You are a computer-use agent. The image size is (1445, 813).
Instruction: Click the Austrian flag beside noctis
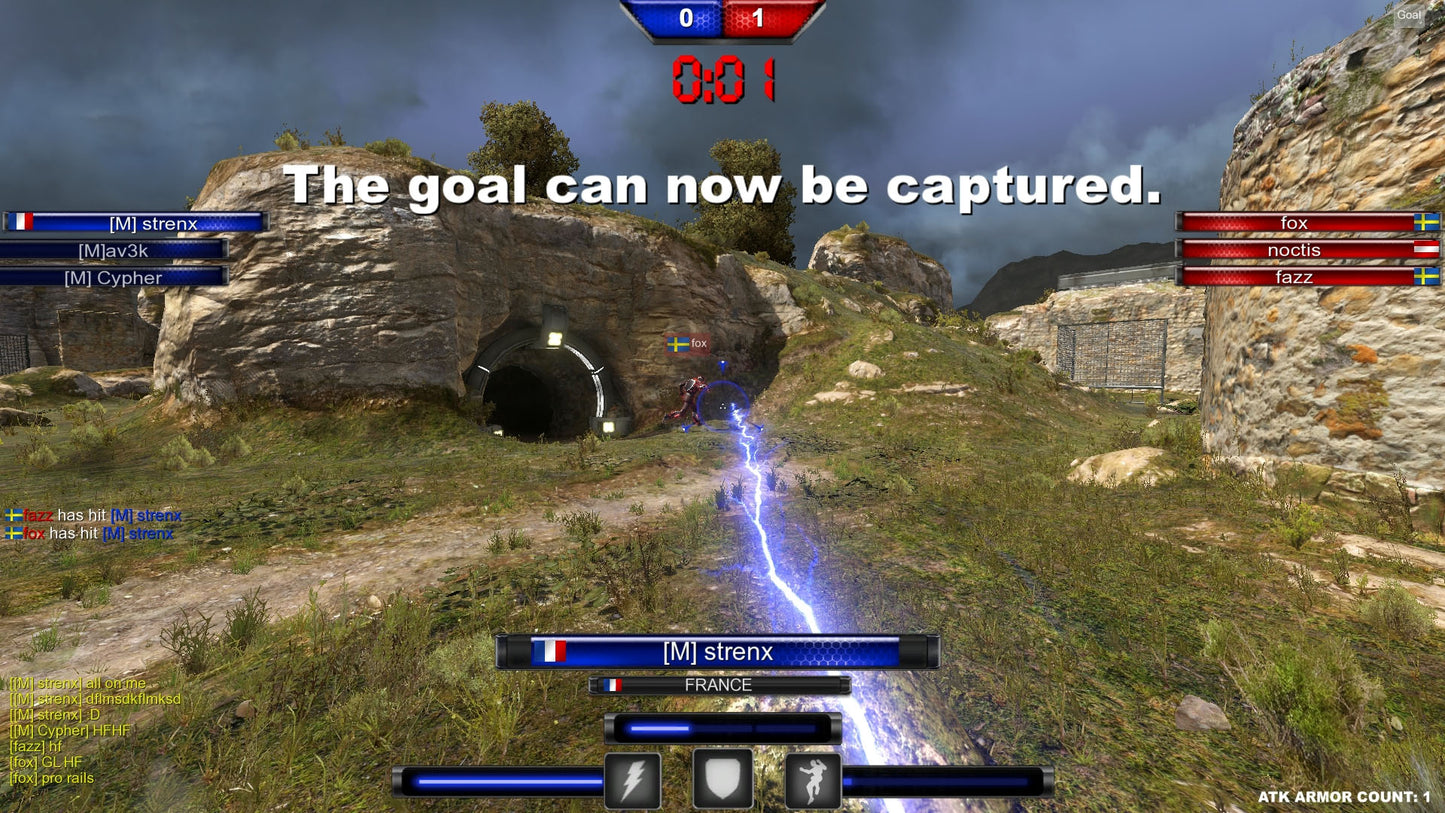pyautogui.click(x=1426, y=250)
